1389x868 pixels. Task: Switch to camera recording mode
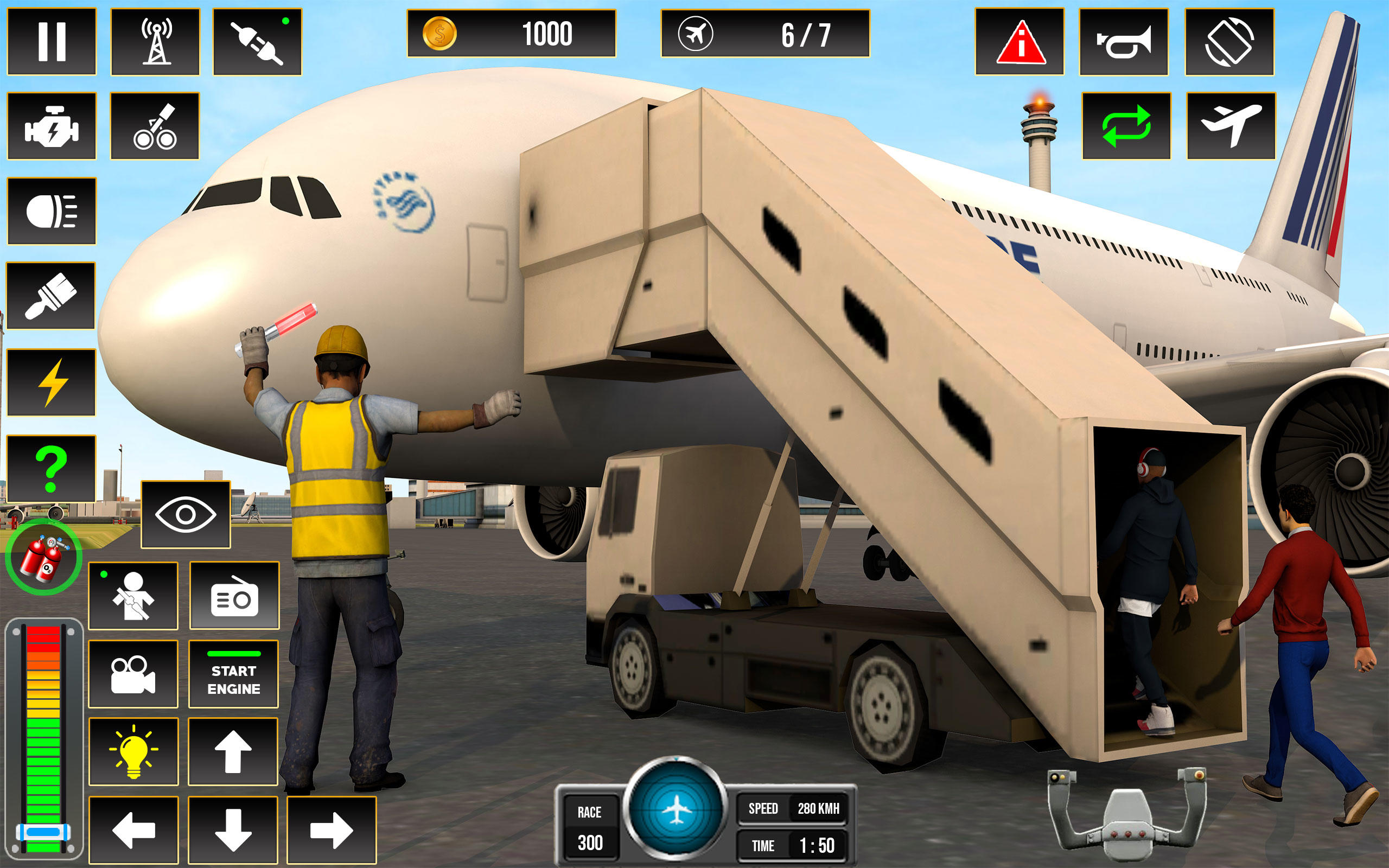tap(133, 673)
